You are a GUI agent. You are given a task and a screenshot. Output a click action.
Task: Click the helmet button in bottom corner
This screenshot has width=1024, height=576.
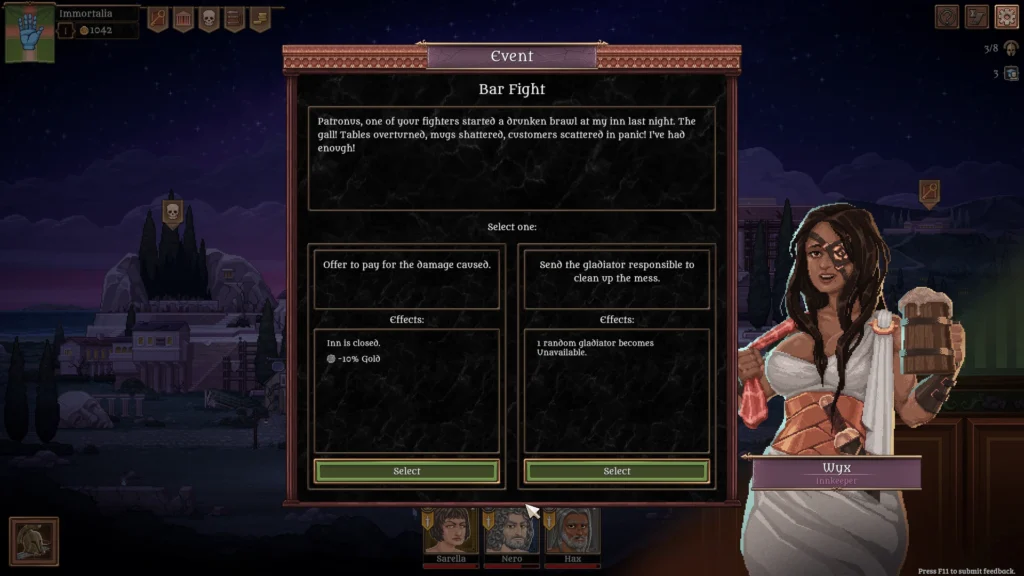pyautogui.click(x=34, y=541)
